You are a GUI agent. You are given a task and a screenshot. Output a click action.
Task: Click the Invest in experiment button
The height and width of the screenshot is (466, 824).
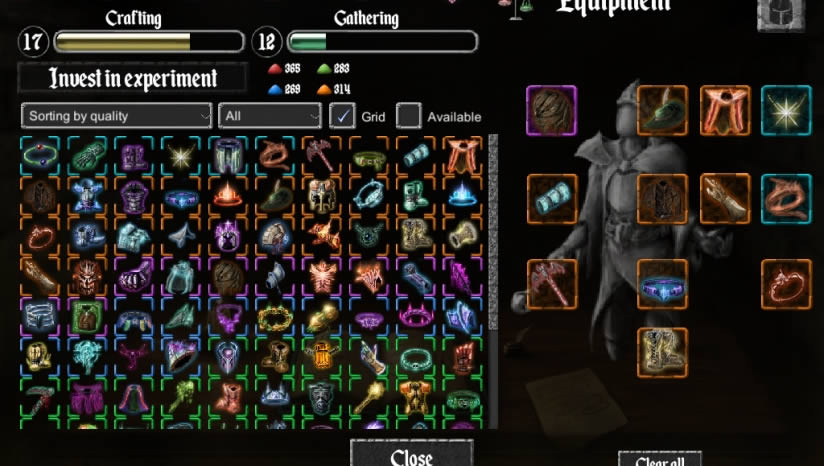pyautogui.click(x=132, y=78)
